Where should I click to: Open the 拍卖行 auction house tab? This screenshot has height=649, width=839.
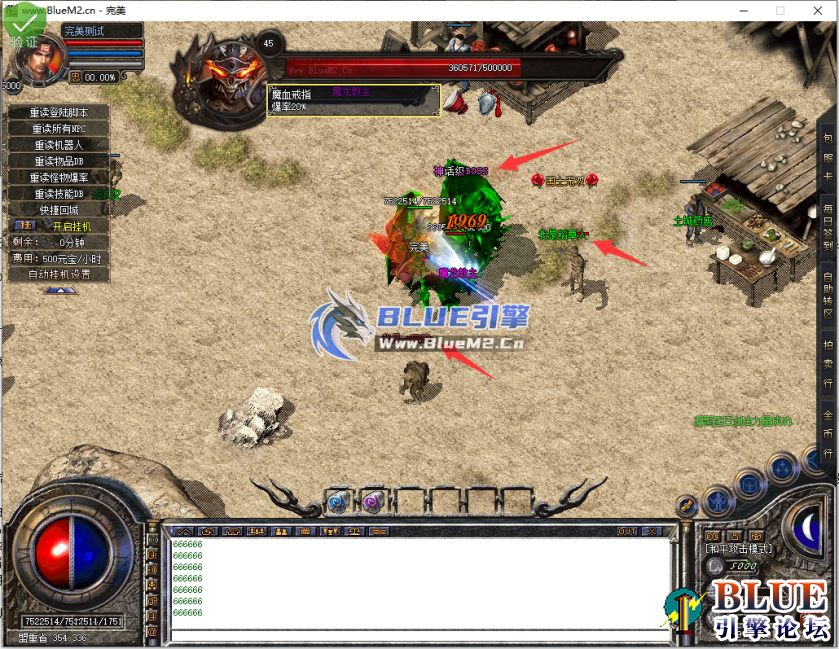click(x=828, y=363)
